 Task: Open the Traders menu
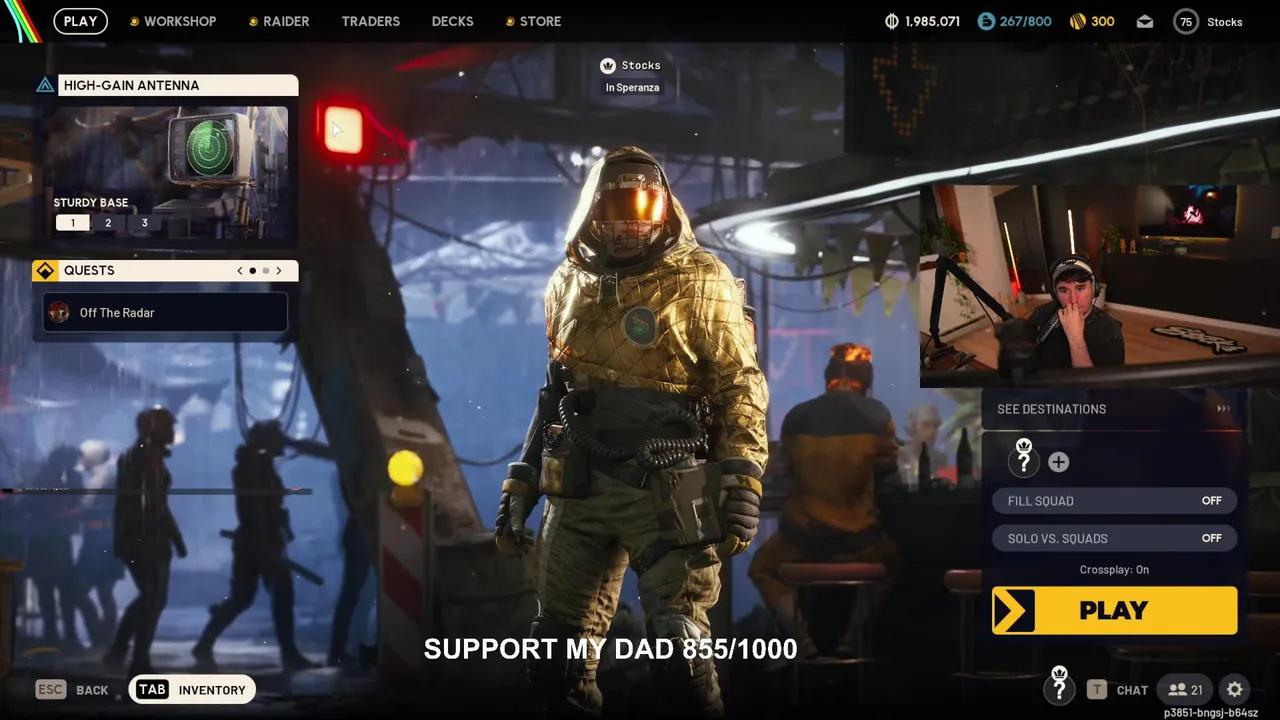point(370,21)
